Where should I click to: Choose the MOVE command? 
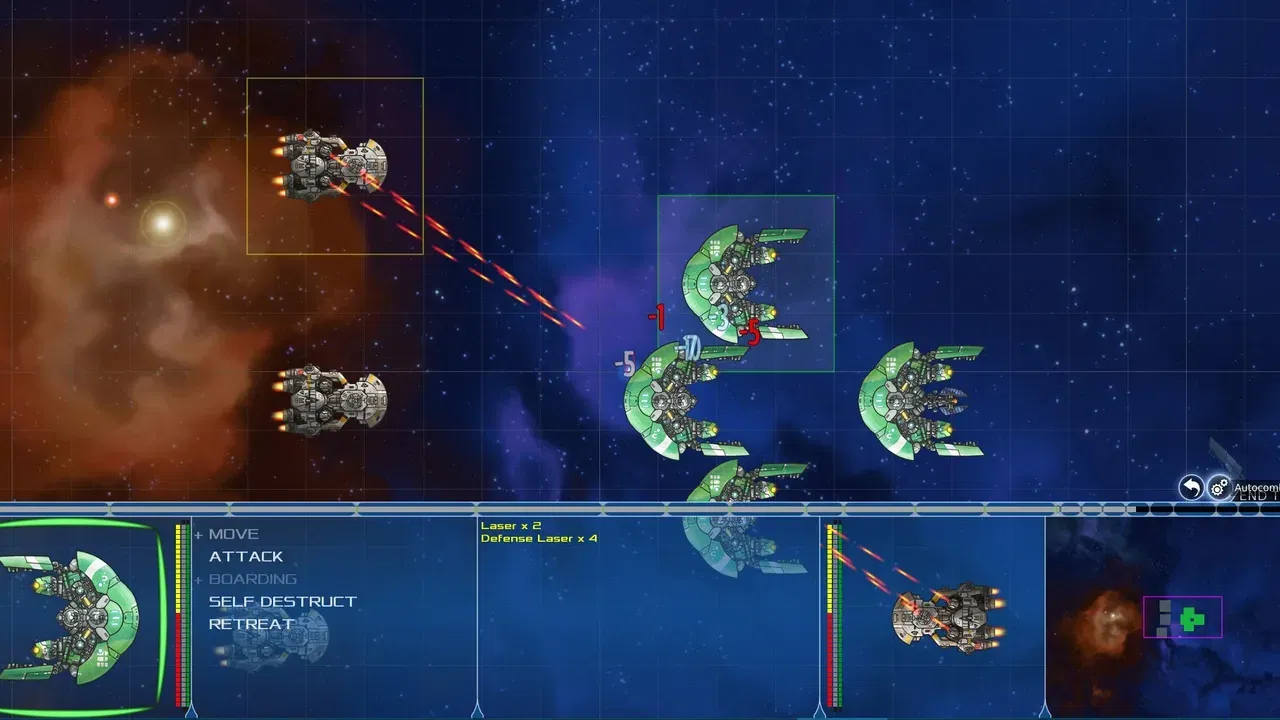pyautogui.click(x=232, y=533)
